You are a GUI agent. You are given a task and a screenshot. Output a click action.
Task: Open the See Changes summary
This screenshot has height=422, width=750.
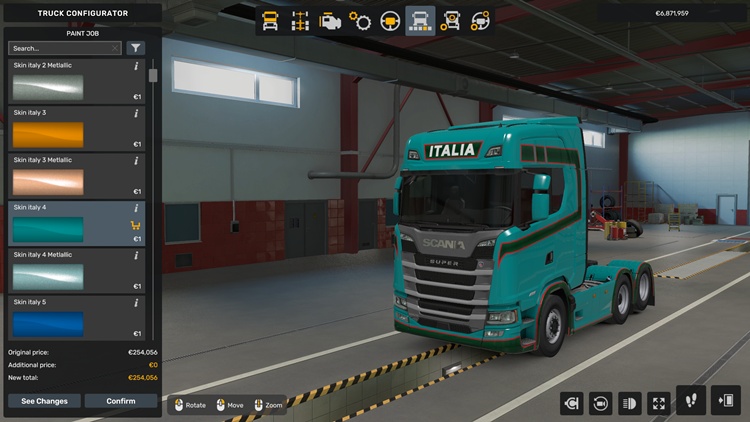tap(45, 401)
